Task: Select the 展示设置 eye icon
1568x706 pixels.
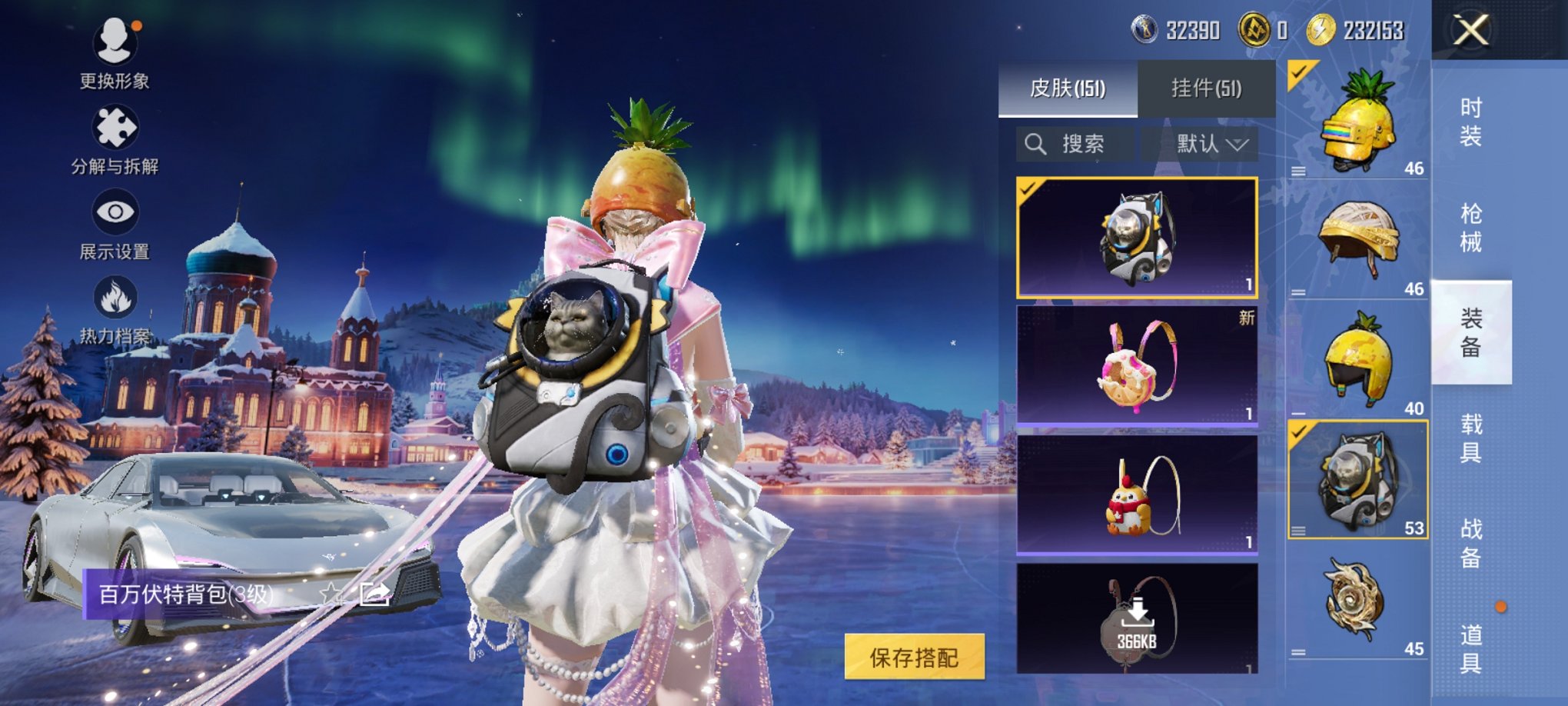Action: (x=114, y=213)
